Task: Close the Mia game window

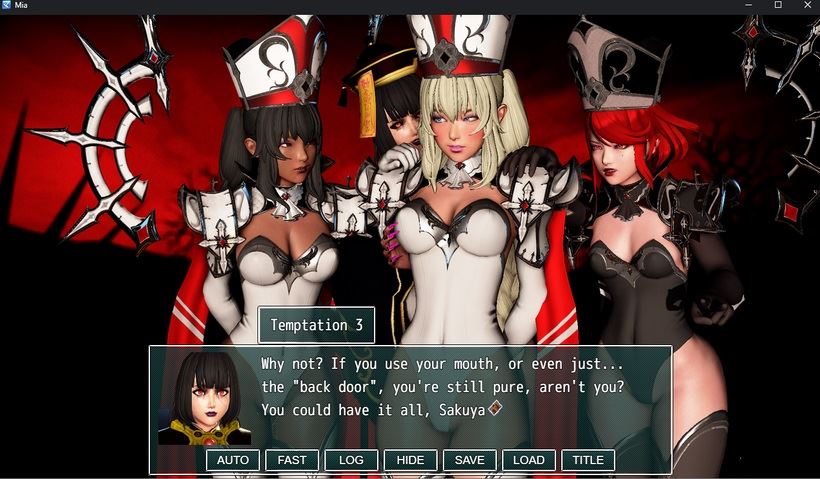Action: tap(805, 5)
